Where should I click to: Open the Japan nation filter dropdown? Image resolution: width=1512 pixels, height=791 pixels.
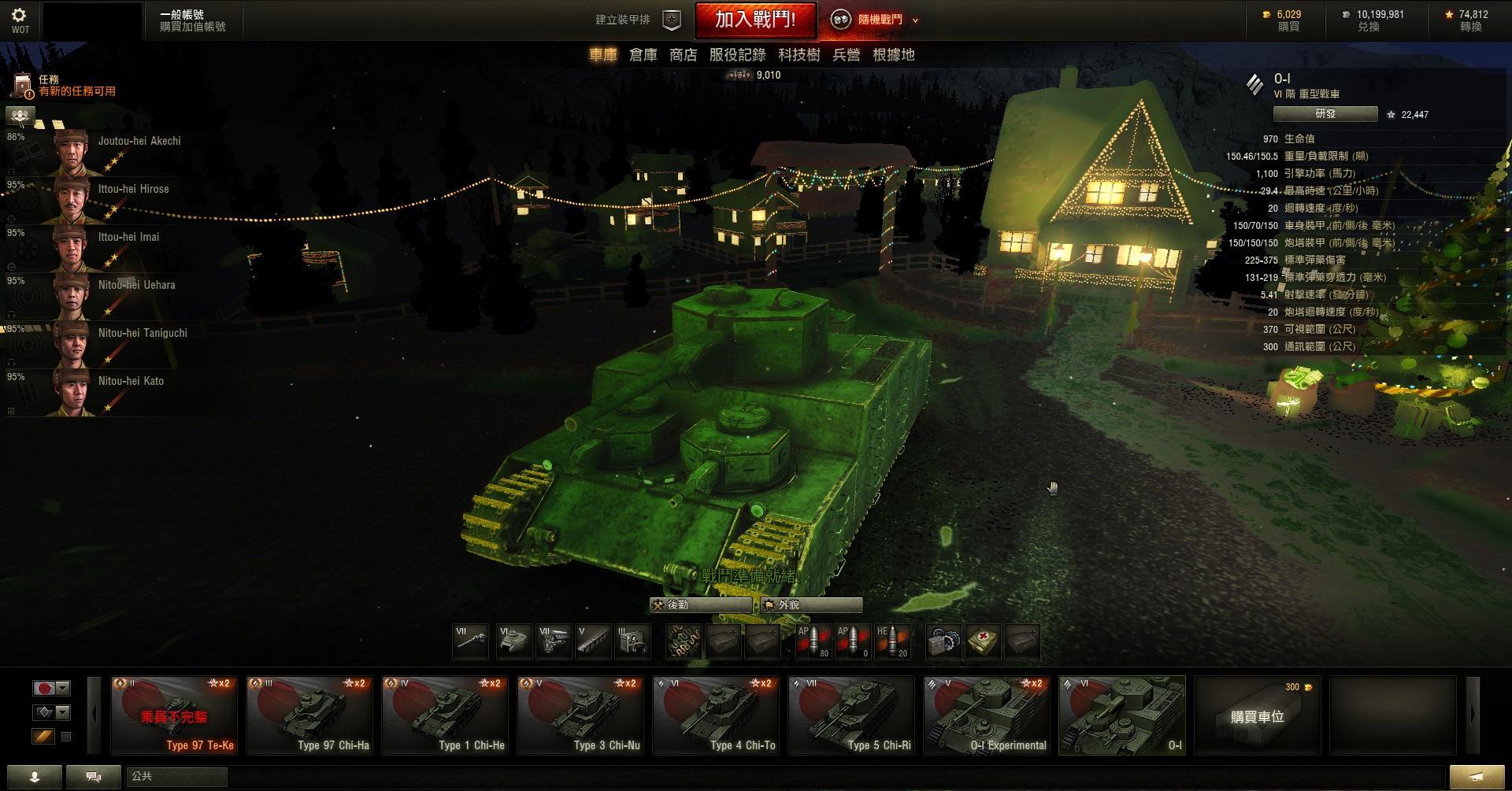(52, 688)
